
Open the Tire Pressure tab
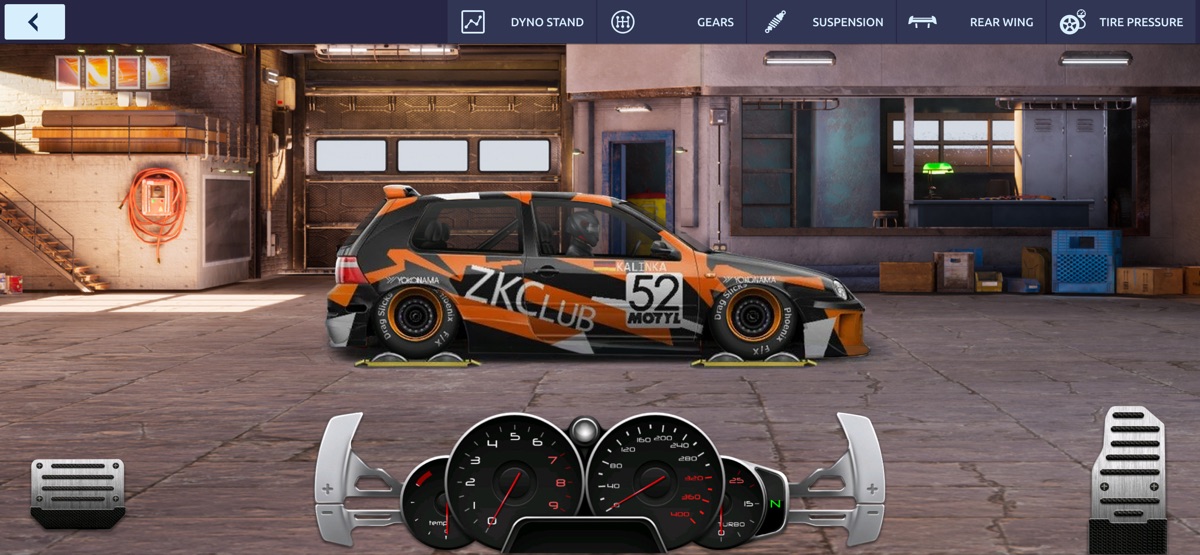[x=1122, y=22]
